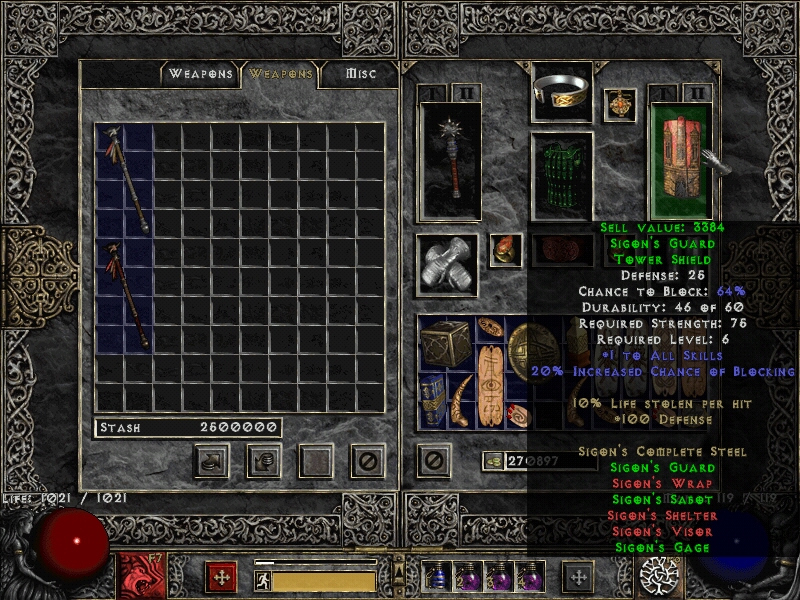Select the equipped amulet
Image resolution: width=800 pixels, height=600 pixels.
[x=619, y=105]
